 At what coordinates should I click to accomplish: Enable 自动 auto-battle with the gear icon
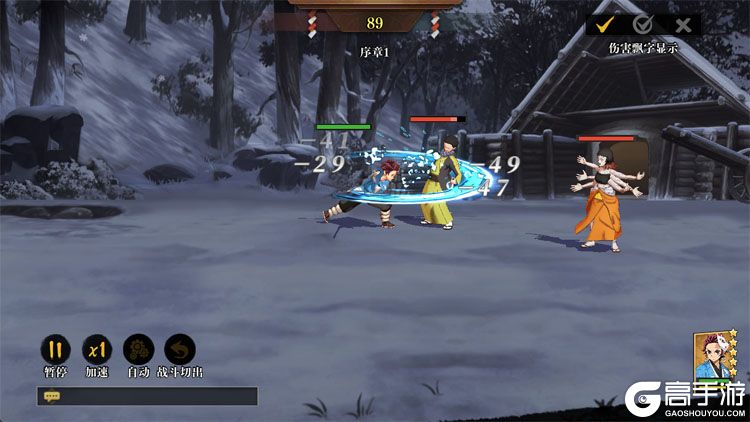pyautogui.click(x=138, y=351)
